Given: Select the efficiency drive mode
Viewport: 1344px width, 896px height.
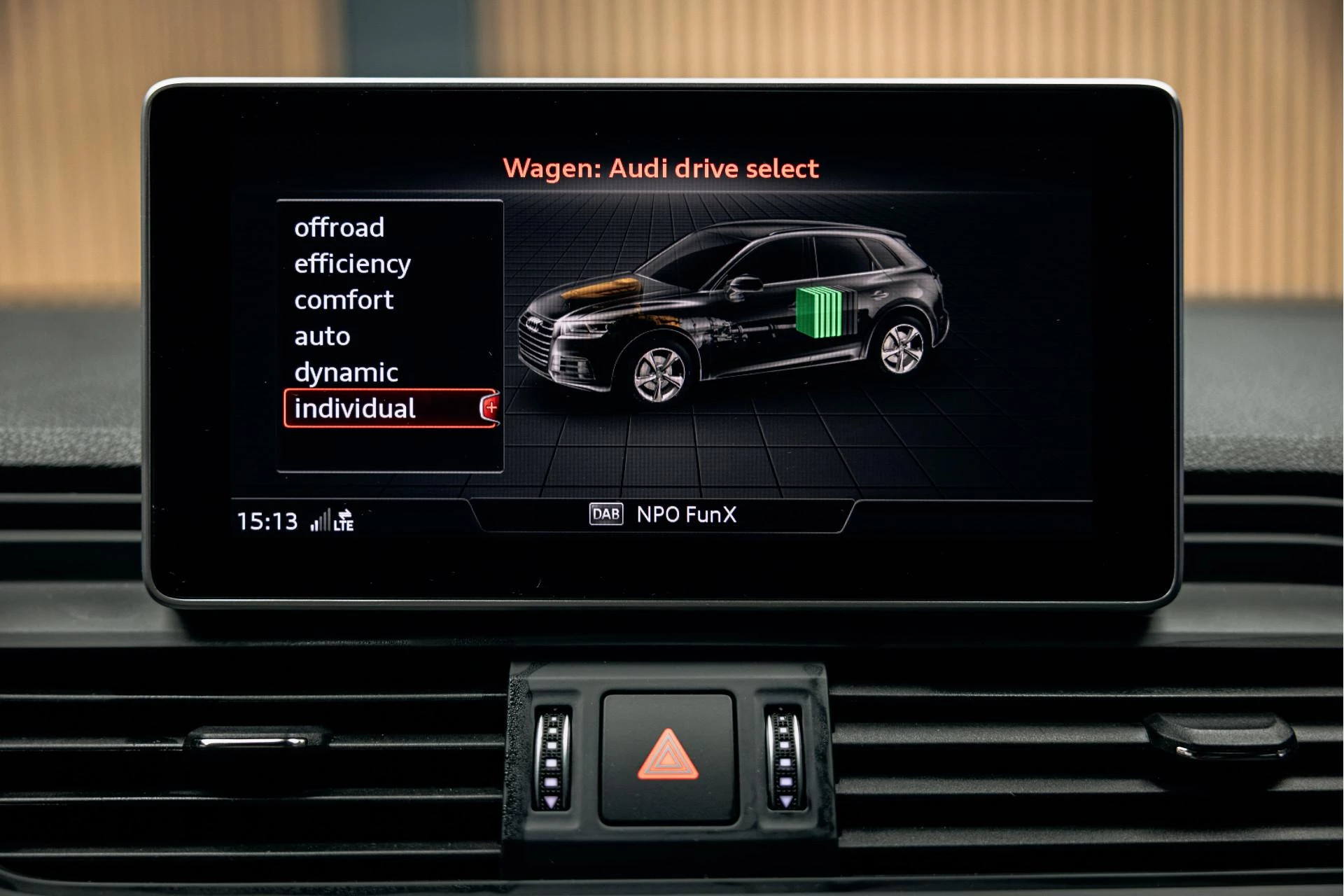Looking at the screenshot, I should tap(353, 263).
